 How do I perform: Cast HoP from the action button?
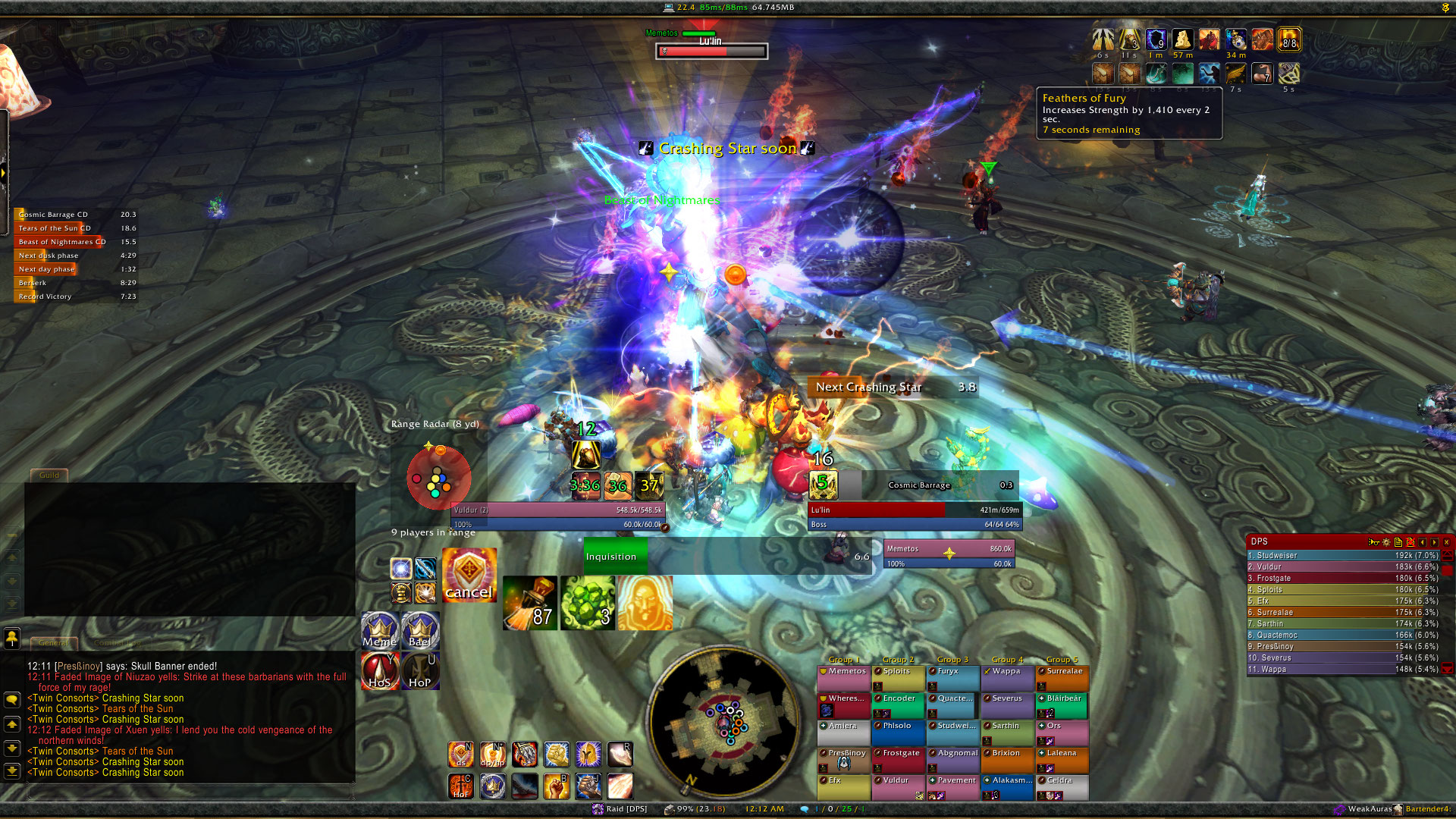point(420,671)
